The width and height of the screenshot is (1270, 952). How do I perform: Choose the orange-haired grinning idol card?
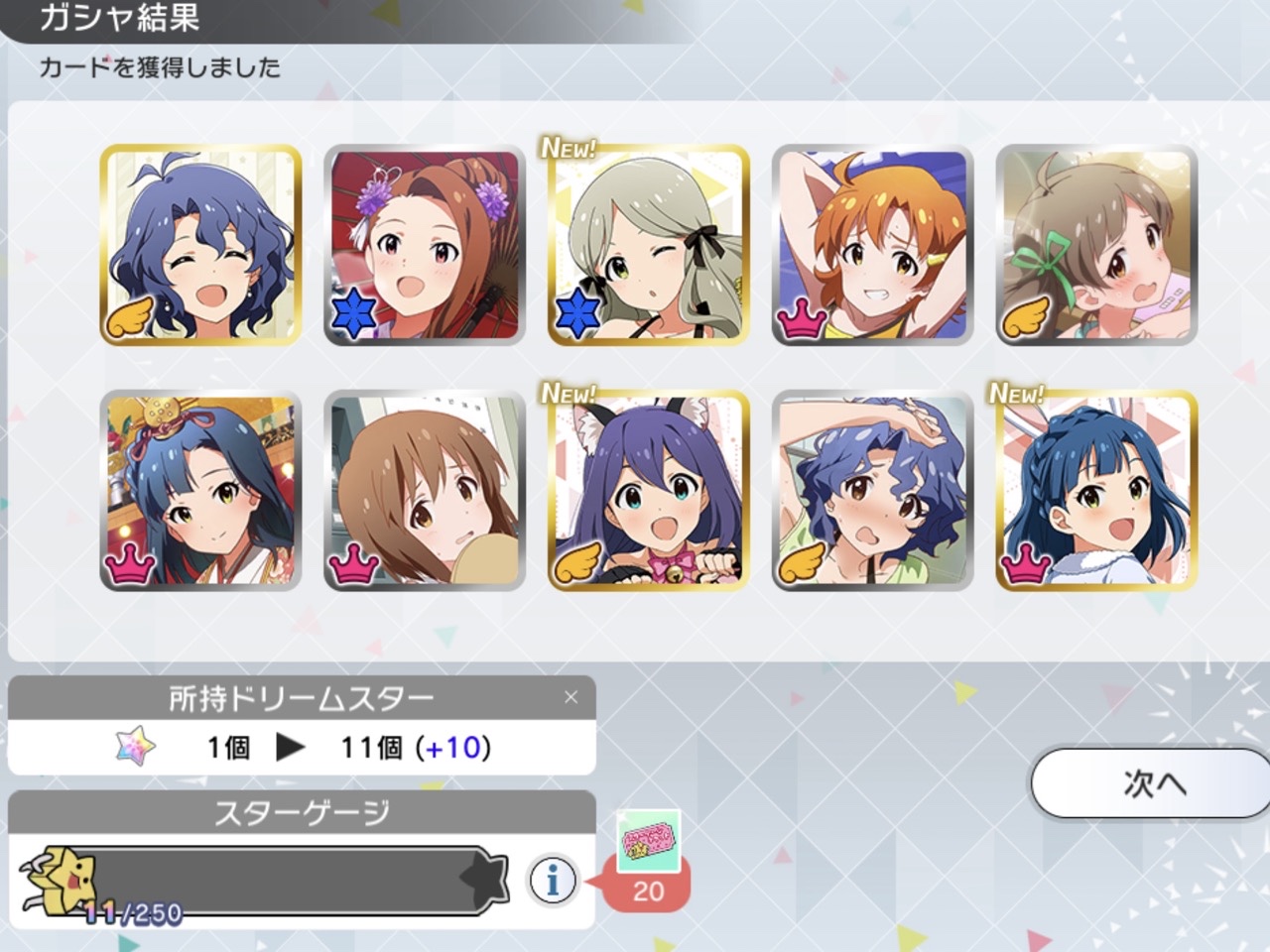873,245
